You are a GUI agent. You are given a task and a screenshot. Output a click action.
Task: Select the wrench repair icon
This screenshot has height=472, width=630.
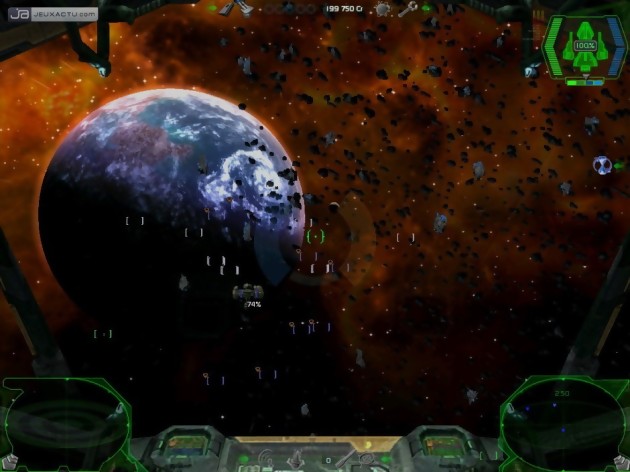click(x=407, y=9)
